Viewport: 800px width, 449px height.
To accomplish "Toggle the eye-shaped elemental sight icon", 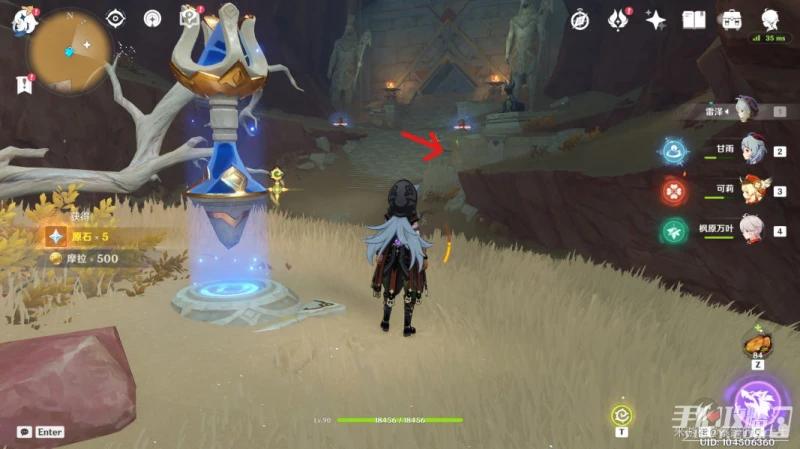I will click(x=116, y=18).
